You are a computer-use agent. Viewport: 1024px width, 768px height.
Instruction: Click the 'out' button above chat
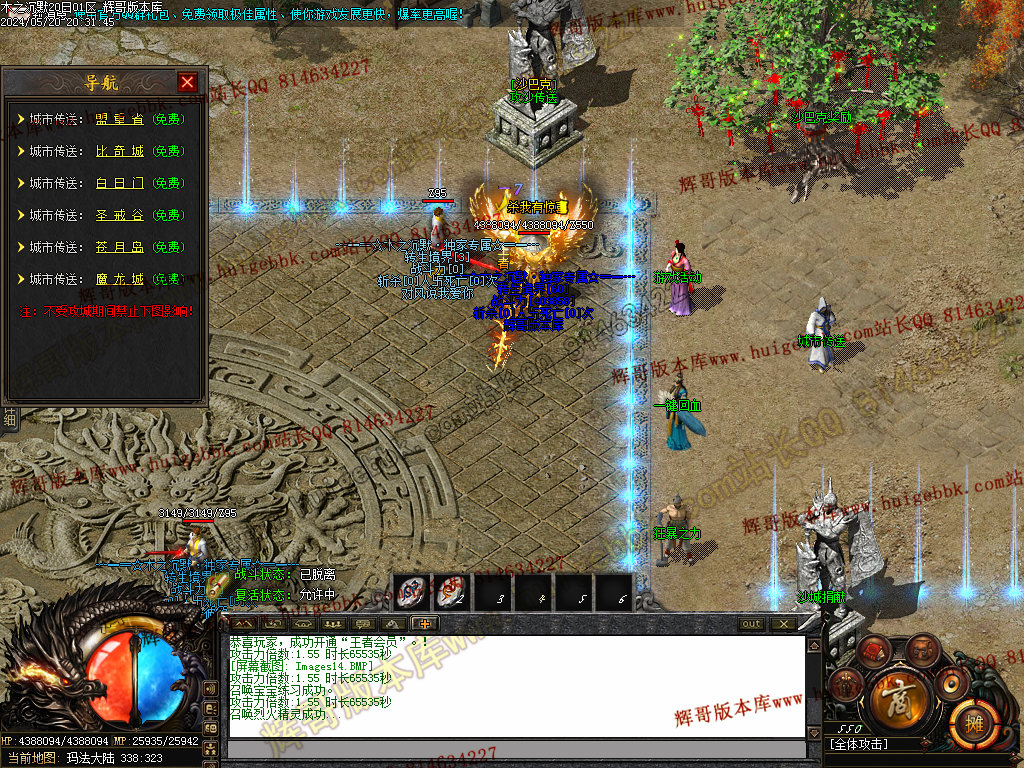[x=751, y=624]
